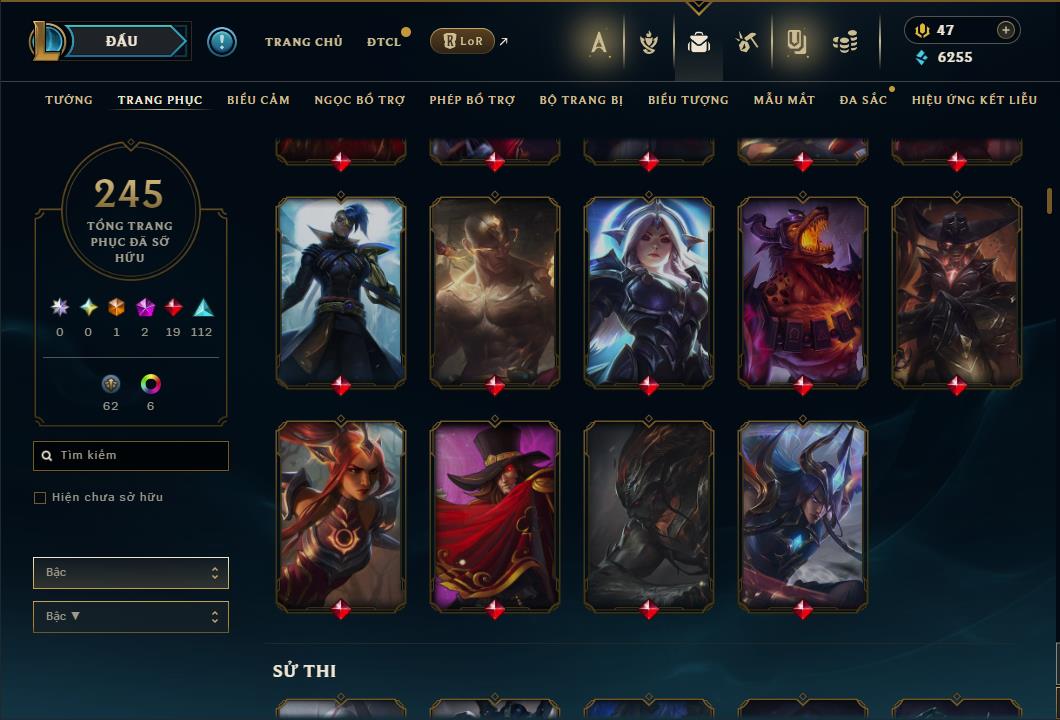Open the NGỌC BỔ TRỢ runes tab

pos(359,100)
